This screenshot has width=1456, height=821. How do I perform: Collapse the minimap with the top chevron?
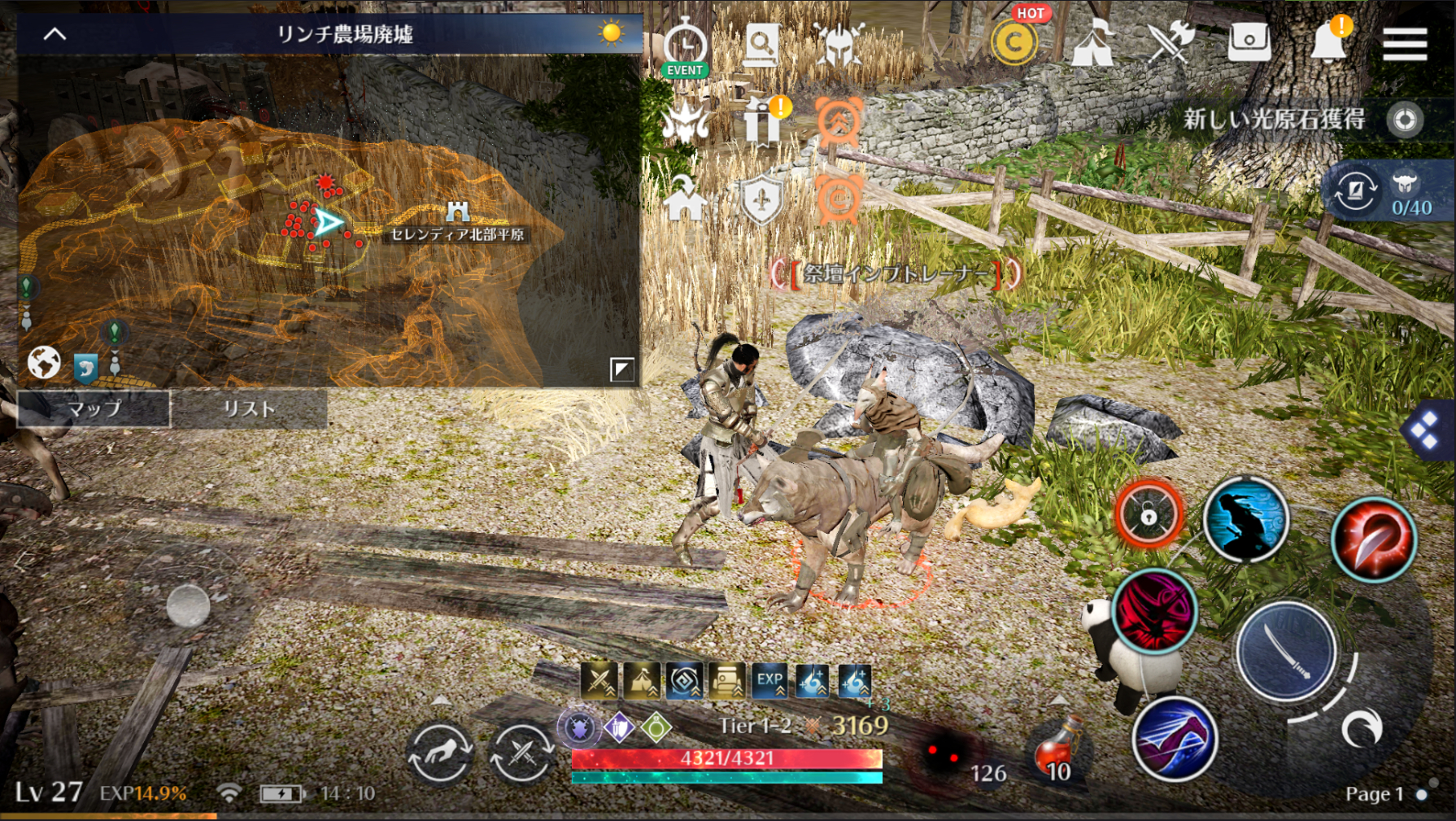(x=54, y=34)
